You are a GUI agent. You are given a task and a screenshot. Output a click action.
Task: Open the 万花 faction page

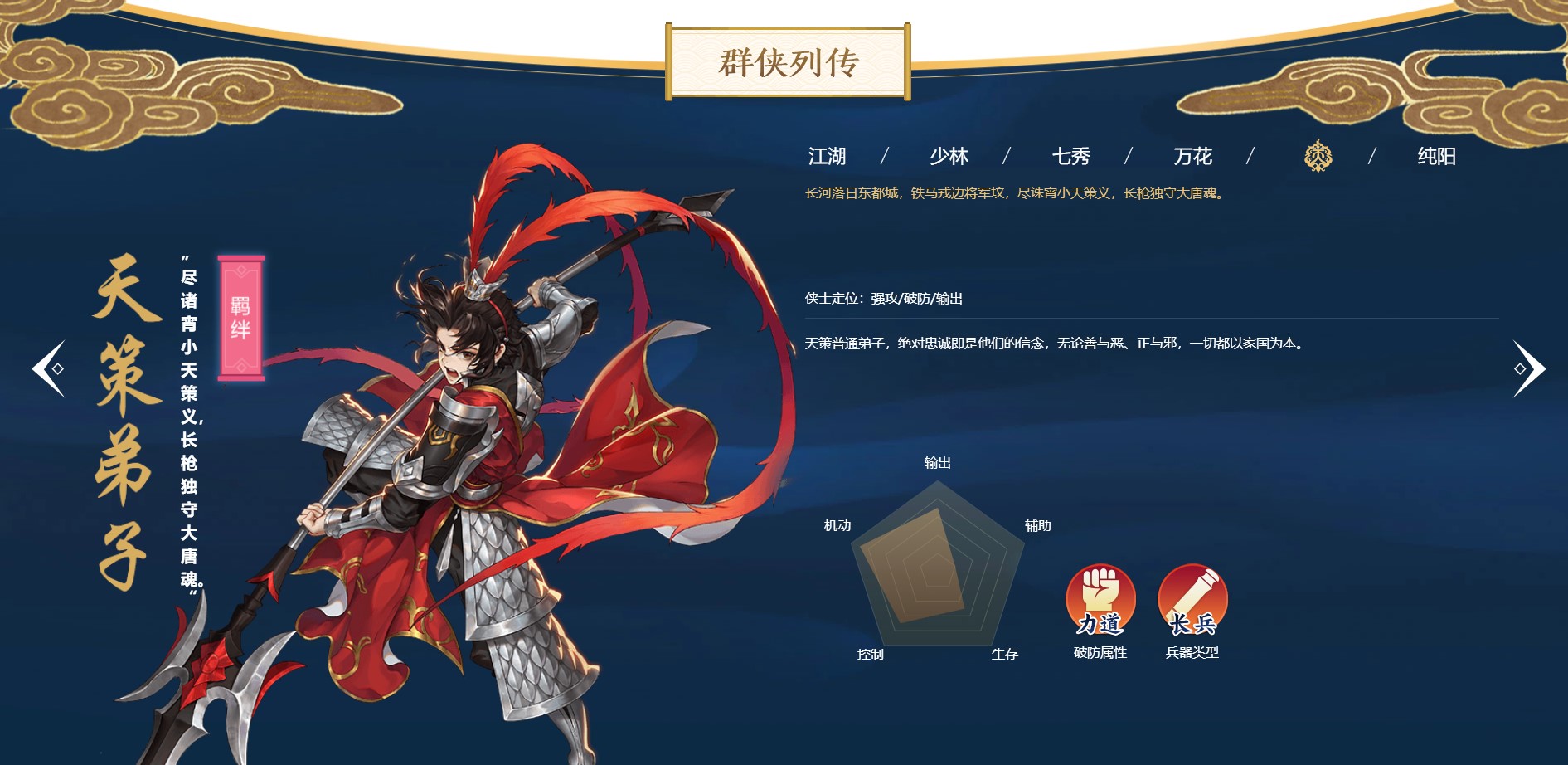(1194, 156)
